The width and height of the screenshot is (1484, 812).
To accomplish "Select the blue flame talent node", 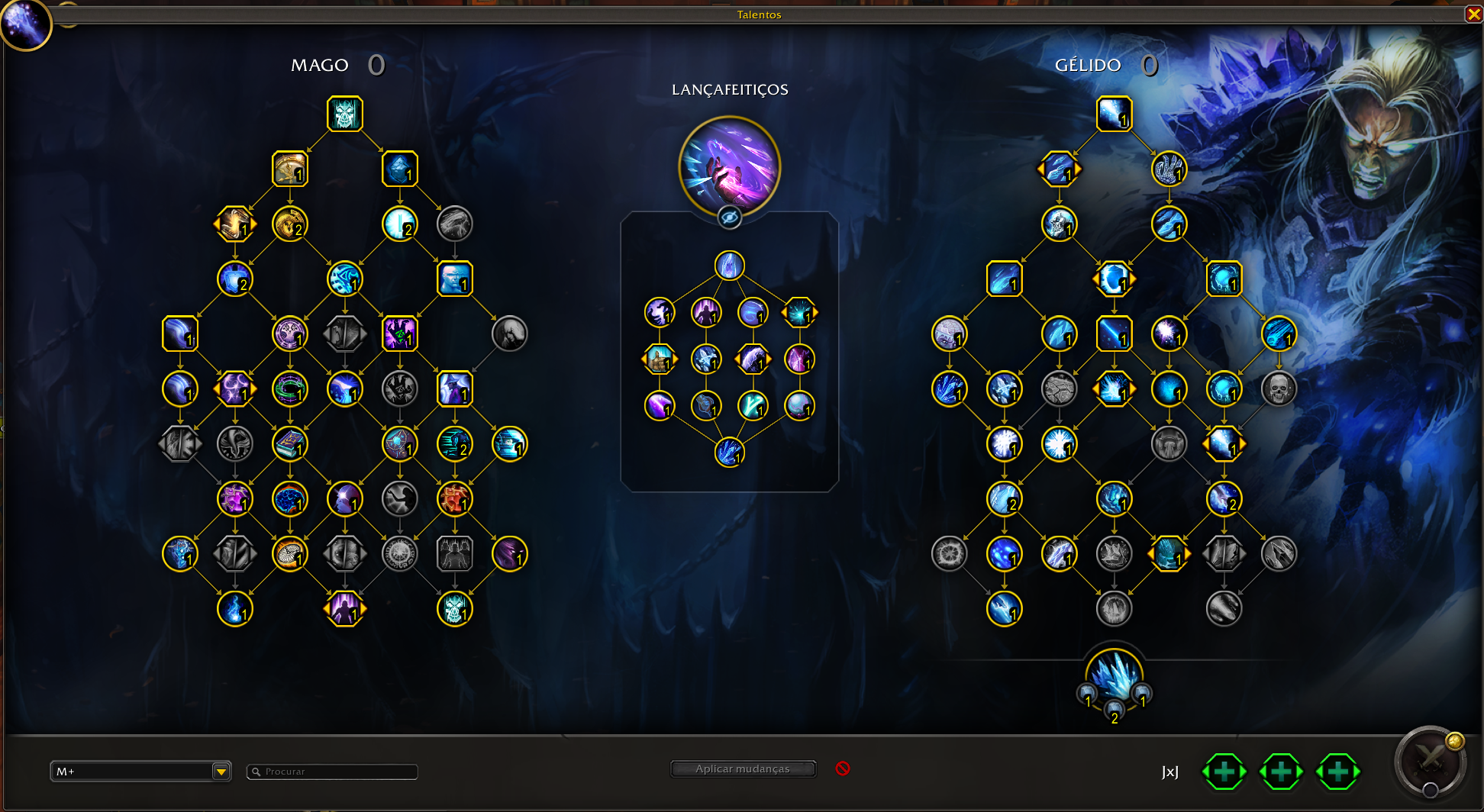I will [x=235, y=609].
